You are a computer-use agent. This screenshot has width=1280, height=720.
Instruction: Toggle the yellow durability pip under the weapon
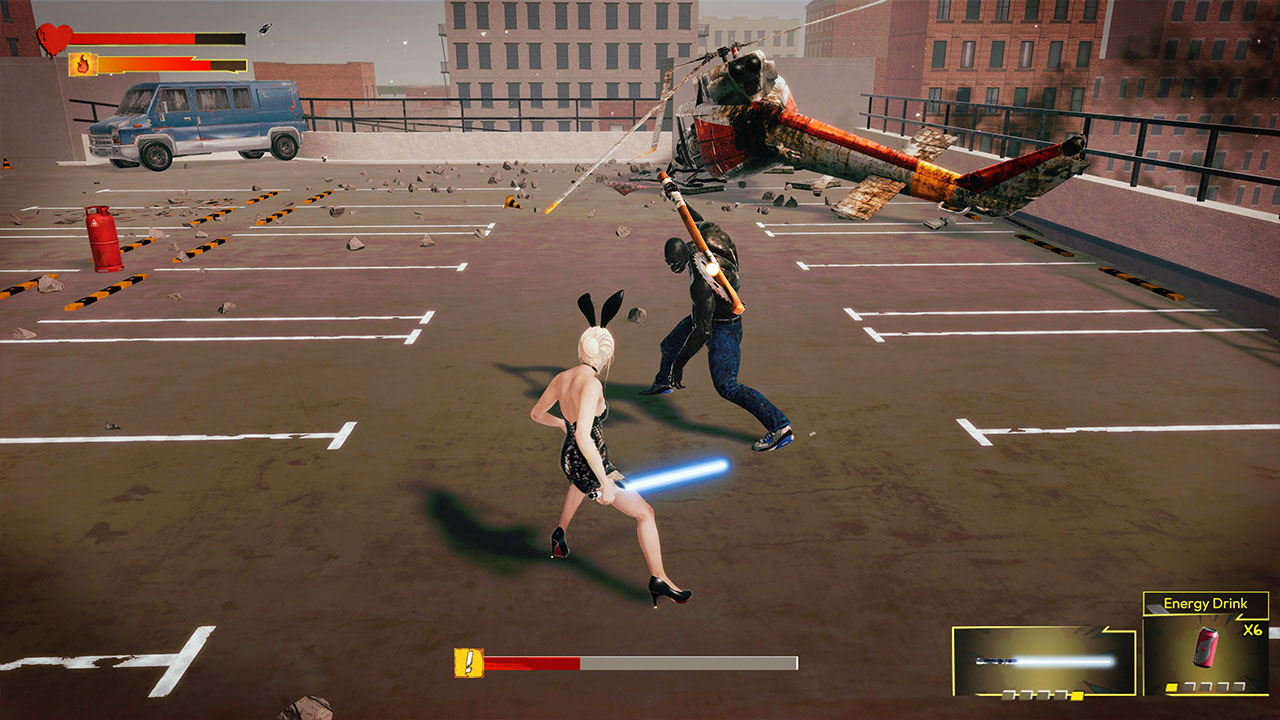(x=1076, y=694)
